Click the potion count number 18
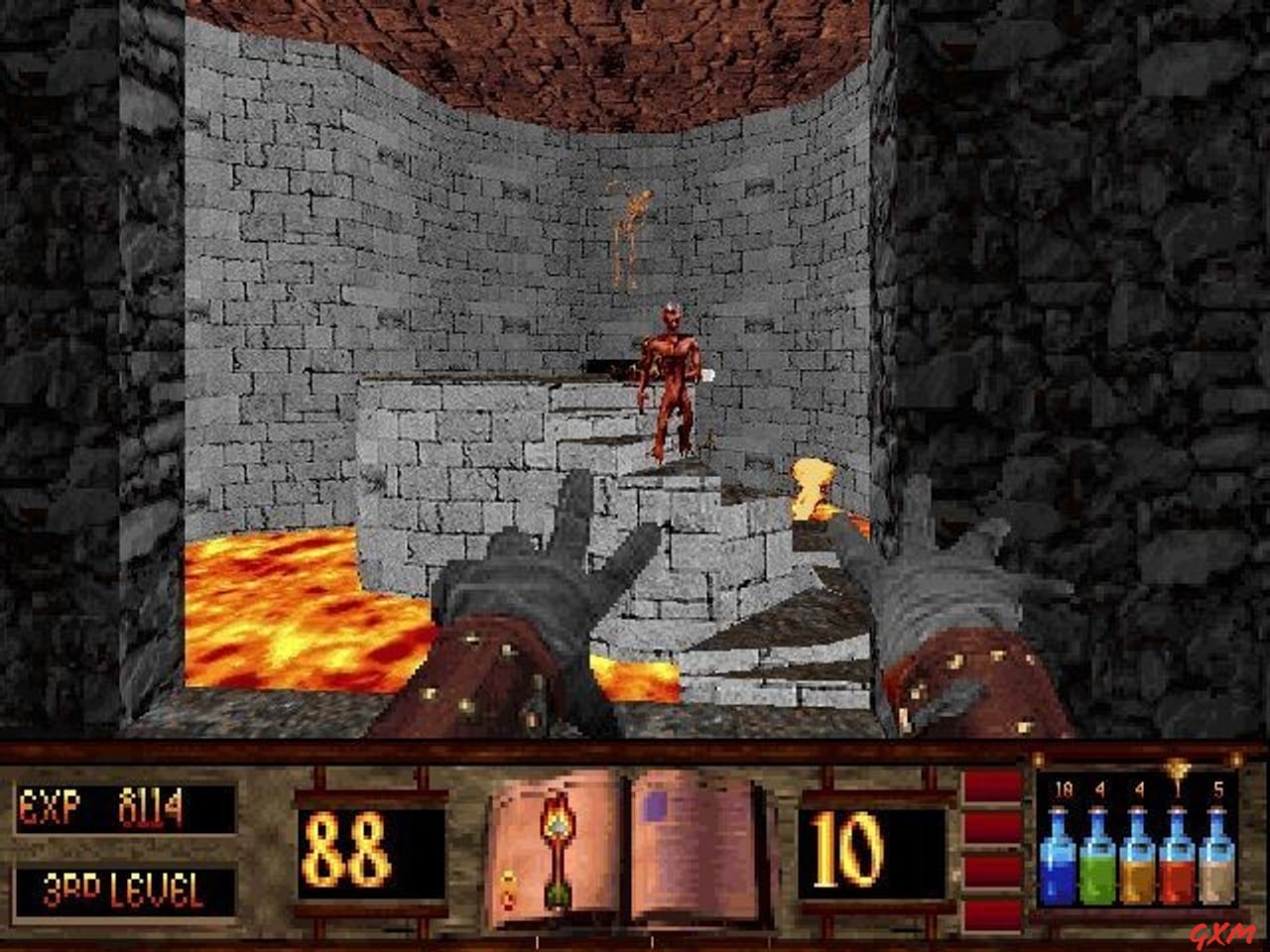This screenshot has height=952, width=1270. (x=1063, y=787)
